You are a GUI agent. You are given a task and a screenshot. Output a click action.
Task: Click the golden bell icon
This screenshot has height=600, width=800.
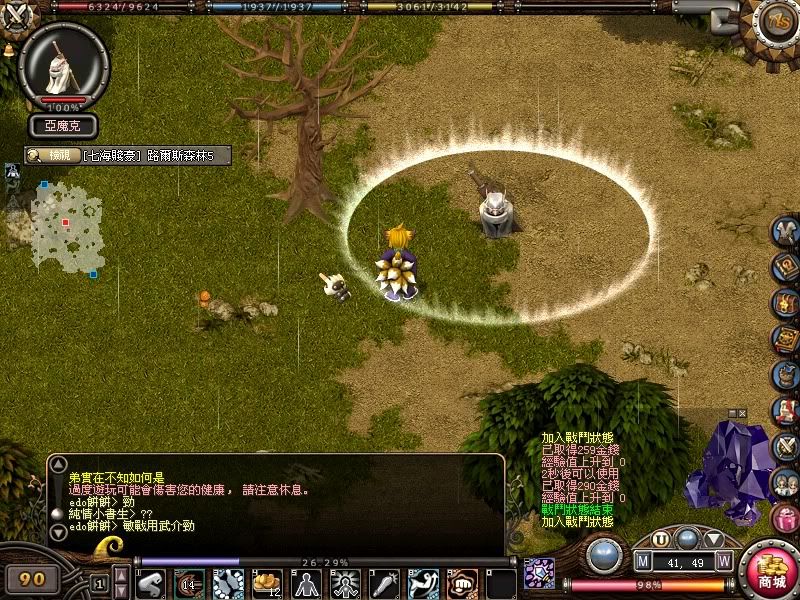point(8,49)
